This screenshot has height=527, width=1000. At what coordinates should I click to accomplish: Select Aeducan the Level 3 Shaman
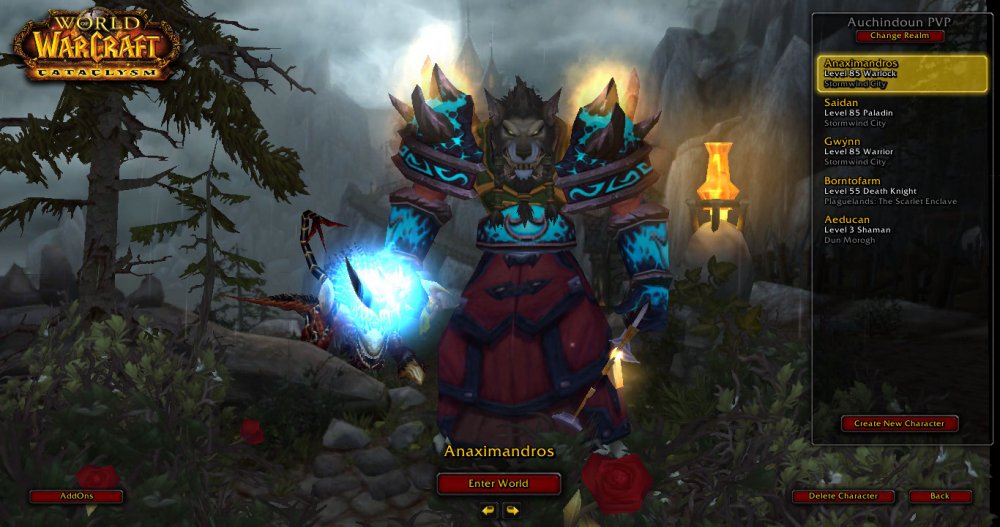point(902,229)
